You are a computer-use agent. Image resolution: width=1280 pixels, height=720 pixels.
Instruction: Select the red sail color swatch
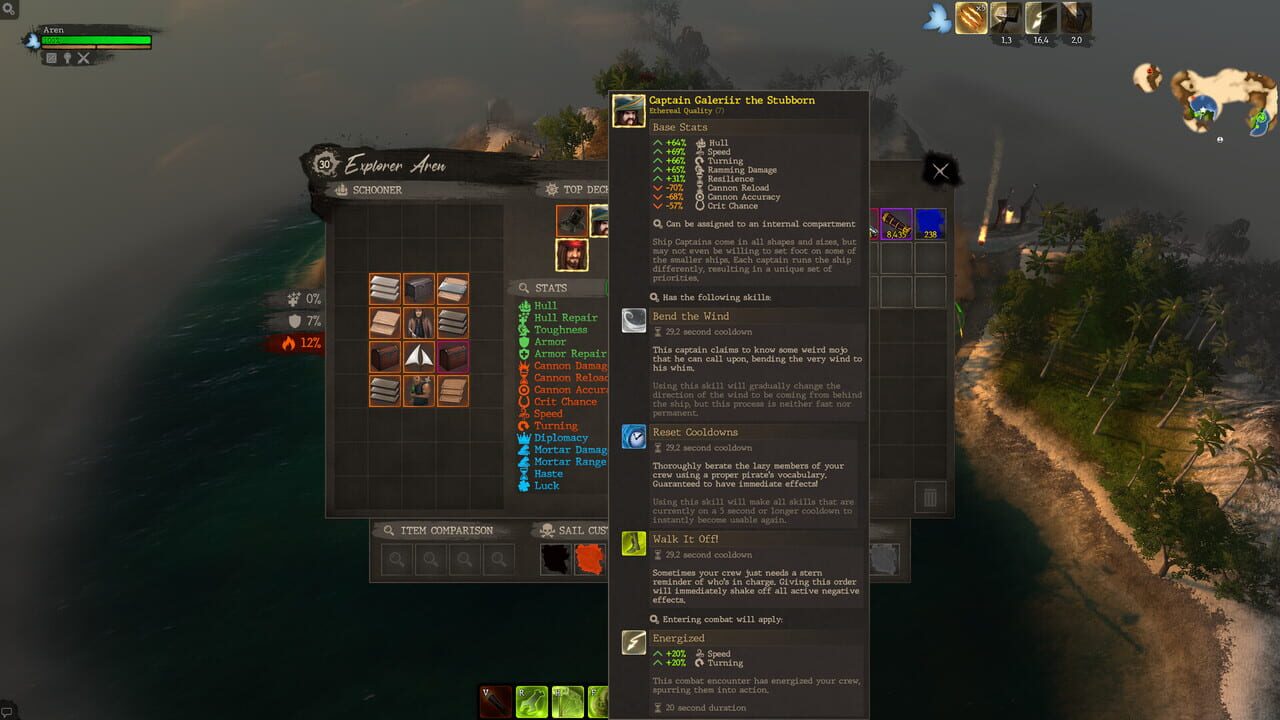tap(589, 560)
